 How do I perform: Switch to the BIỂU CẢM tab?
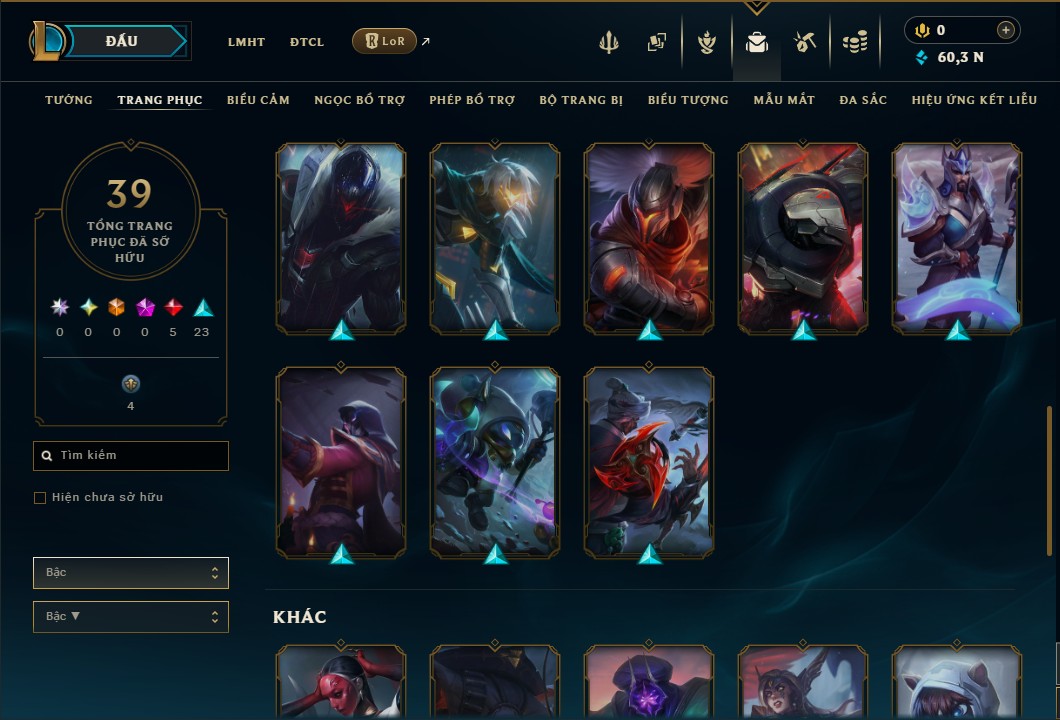coord(258,100)
